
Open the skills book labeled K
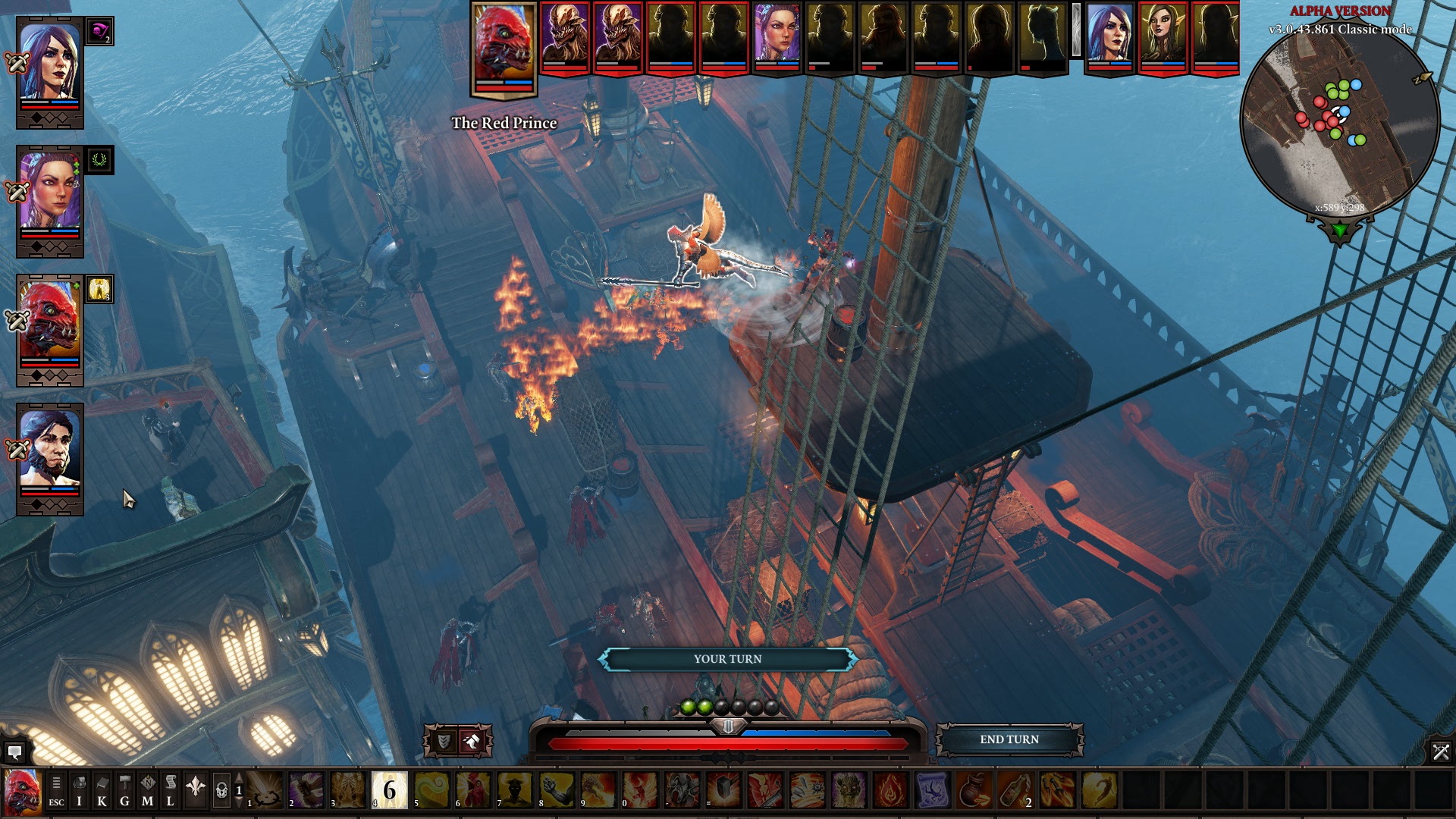click(102, 791)
